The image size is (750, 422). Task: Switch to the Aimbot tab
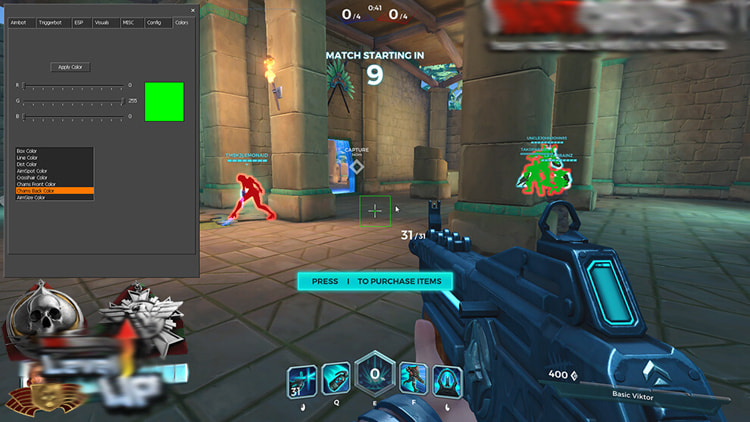[x=18, y=21]
